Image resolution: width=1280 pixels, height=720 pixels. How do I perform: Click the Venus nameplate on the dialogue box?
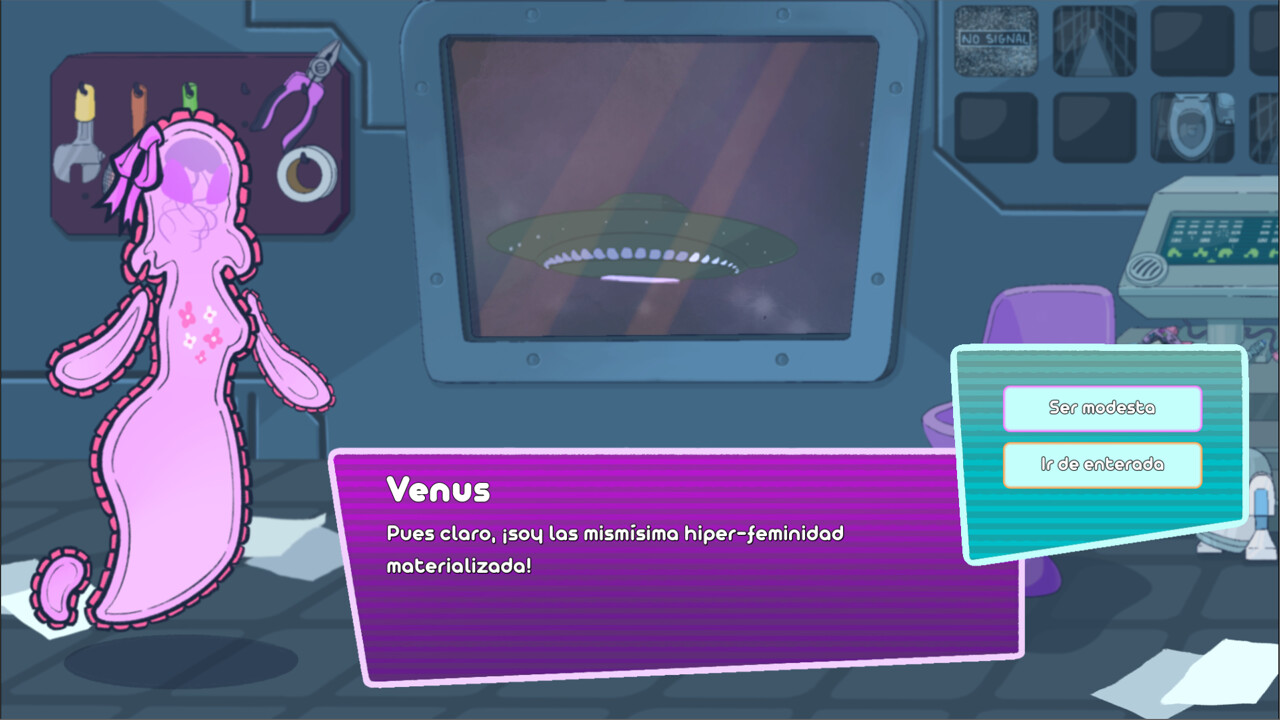click(438, 489)
